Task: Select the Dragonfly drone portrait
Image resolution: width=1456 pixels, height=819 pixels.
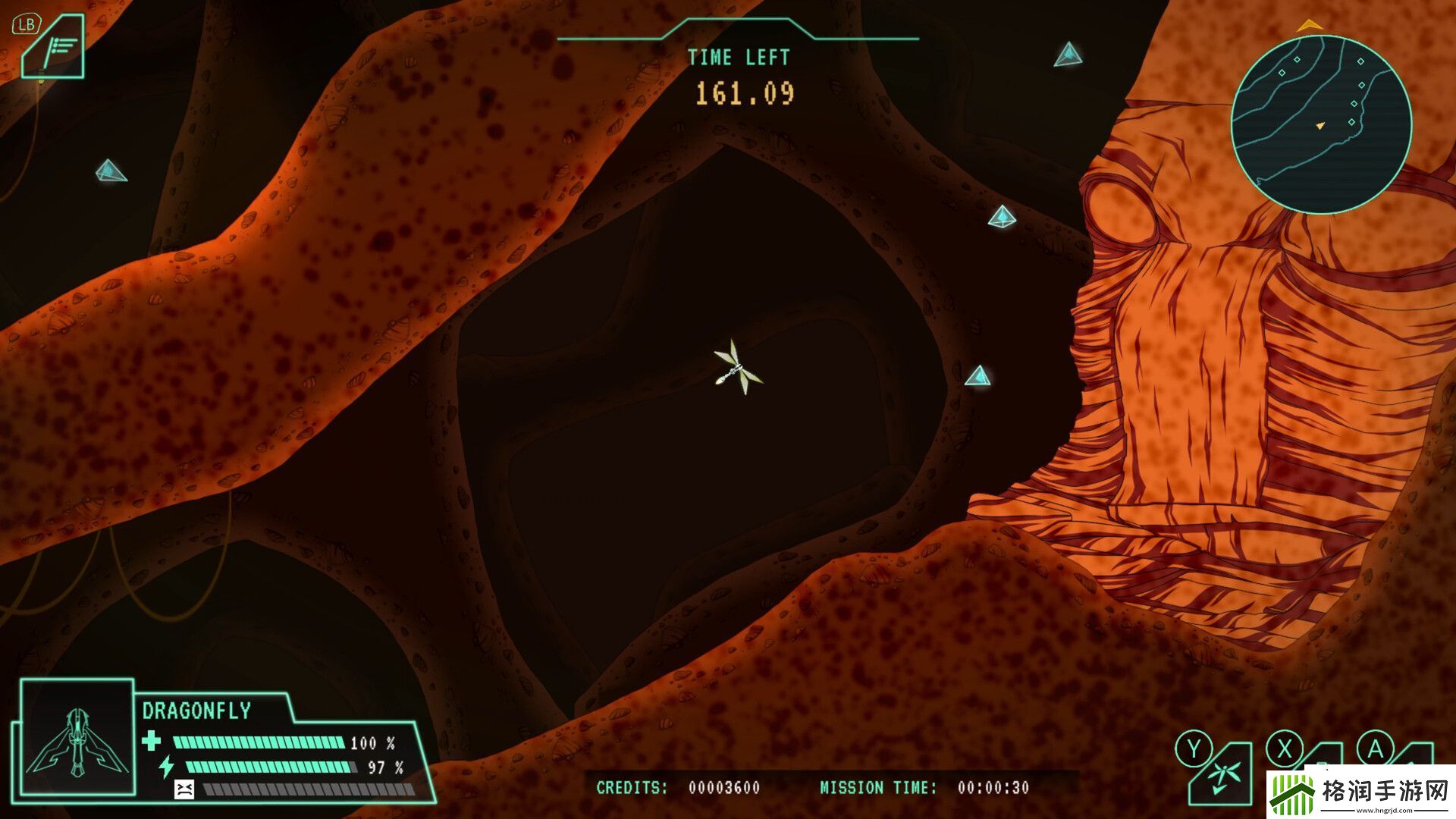Action: tap(77, 738)
